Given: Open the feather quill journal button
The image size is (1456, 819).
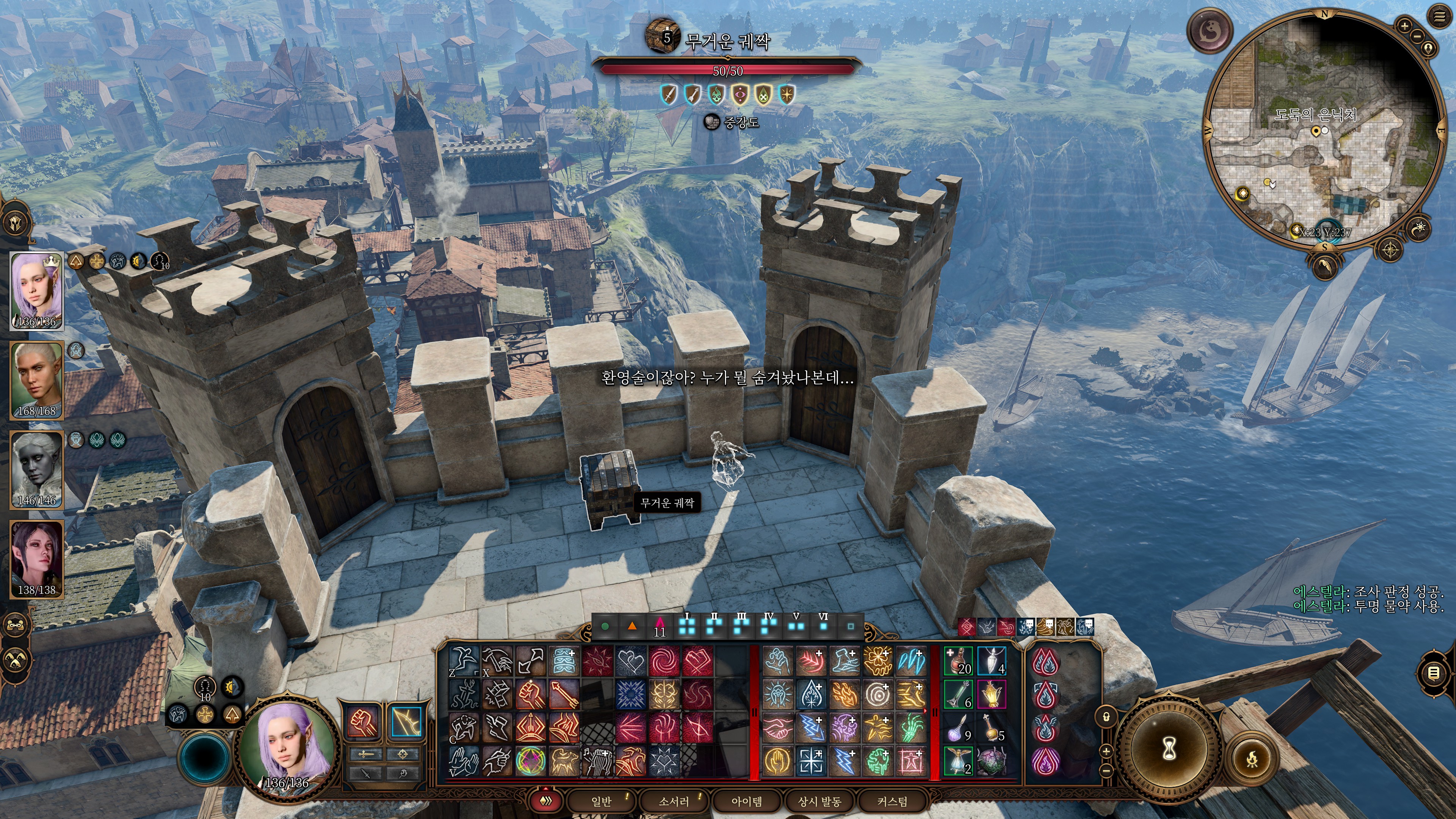Looking at the screenshot, I should [x=1325, y=265].
